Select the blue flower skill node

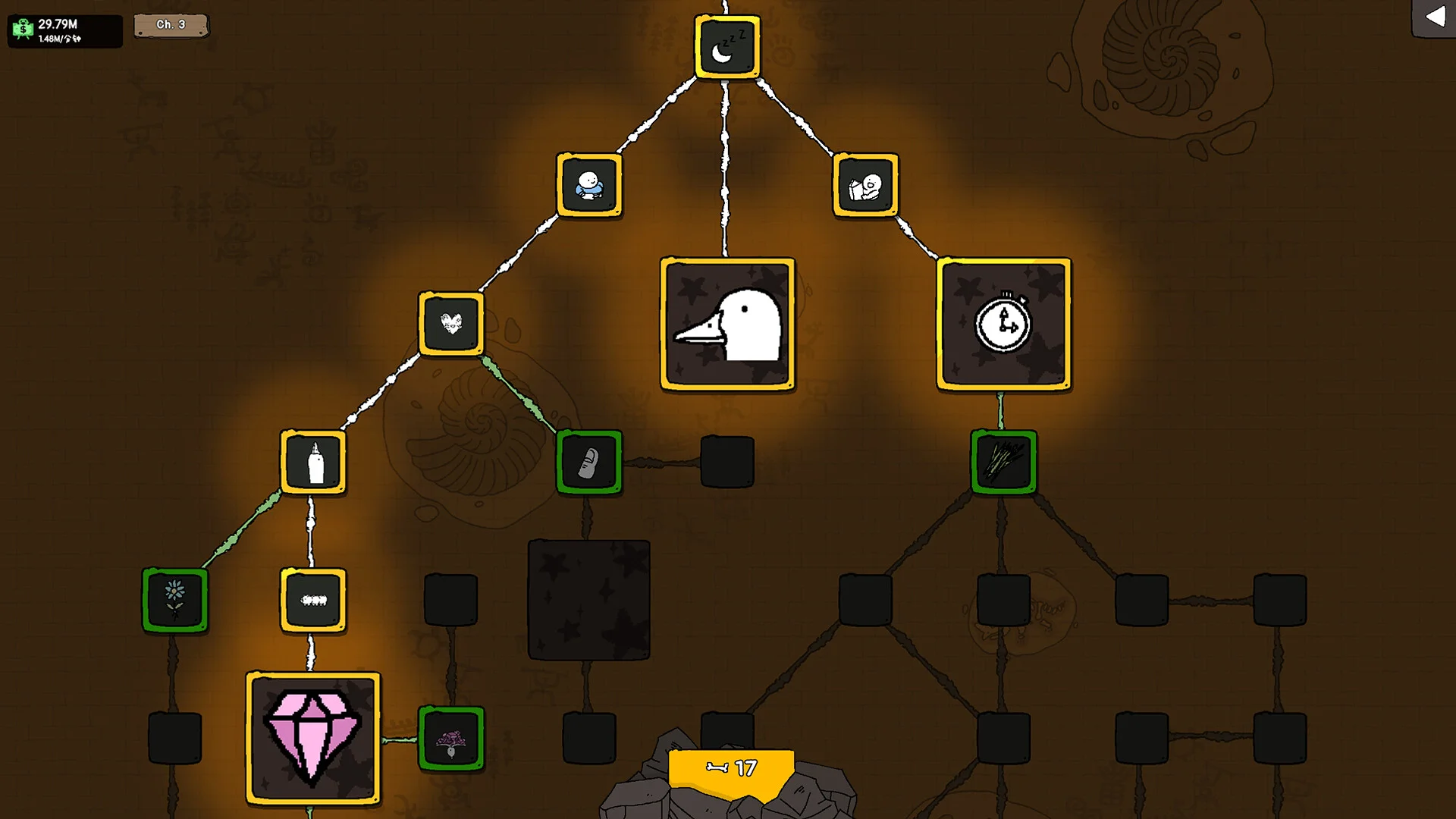click(175, 600)
